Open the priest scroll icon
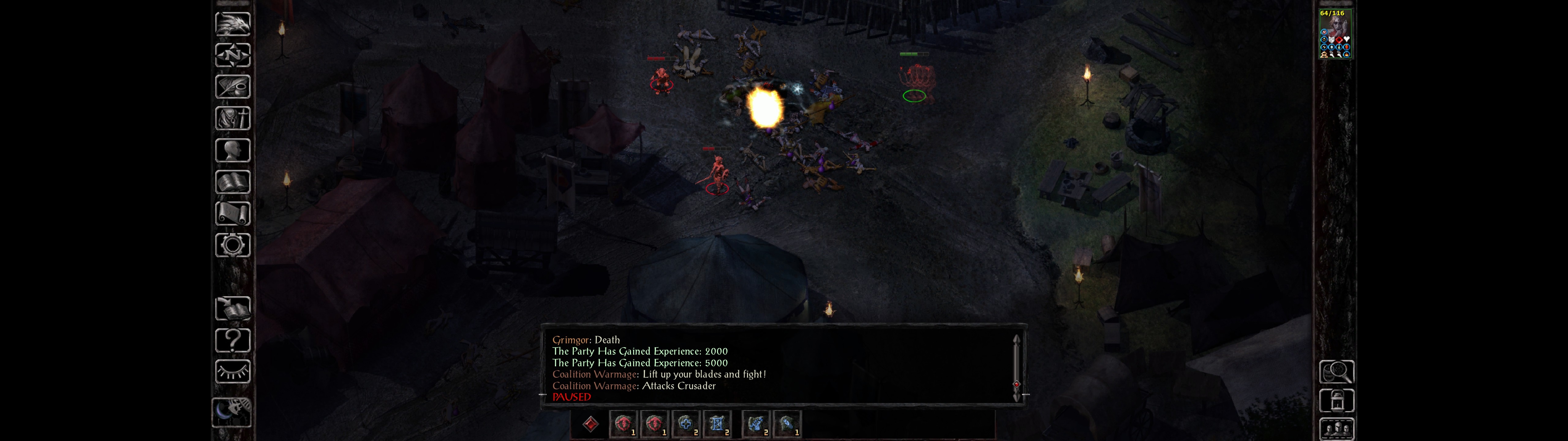The height and width of the screenshot is (441, 1568). point(232,214)
